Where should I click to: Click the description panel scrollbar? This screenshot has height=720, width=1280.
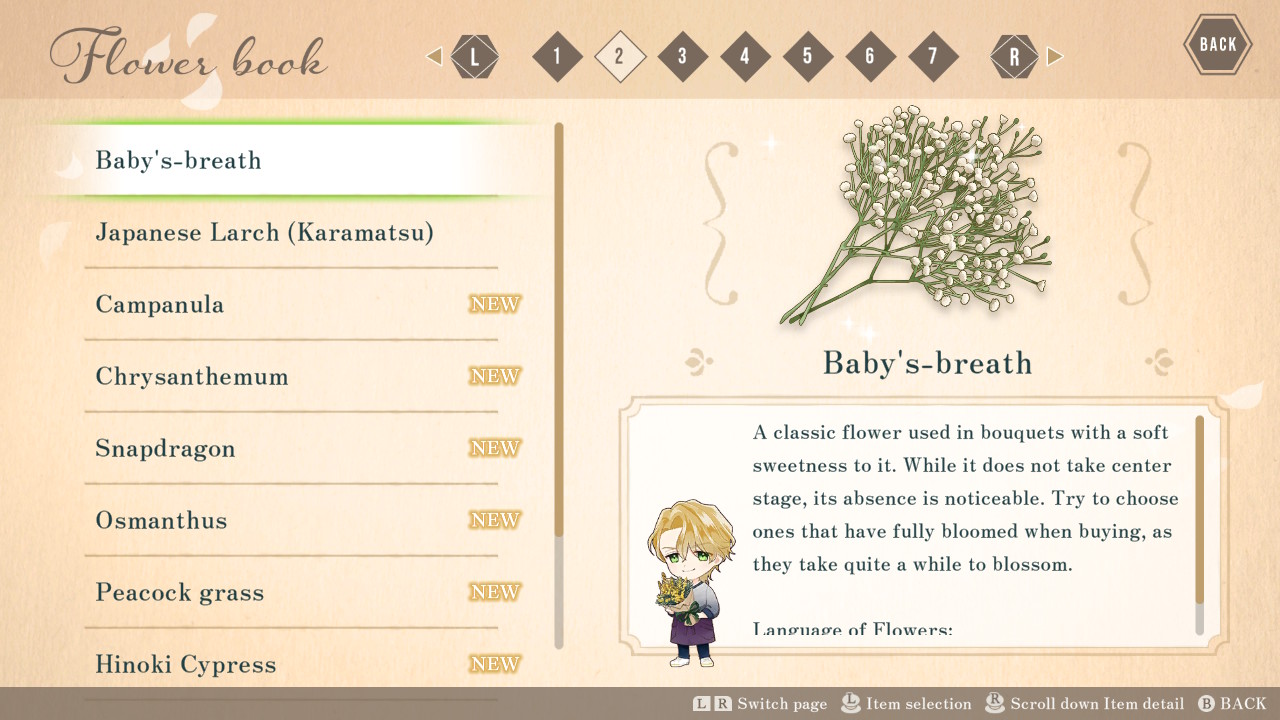point(1200,510)
